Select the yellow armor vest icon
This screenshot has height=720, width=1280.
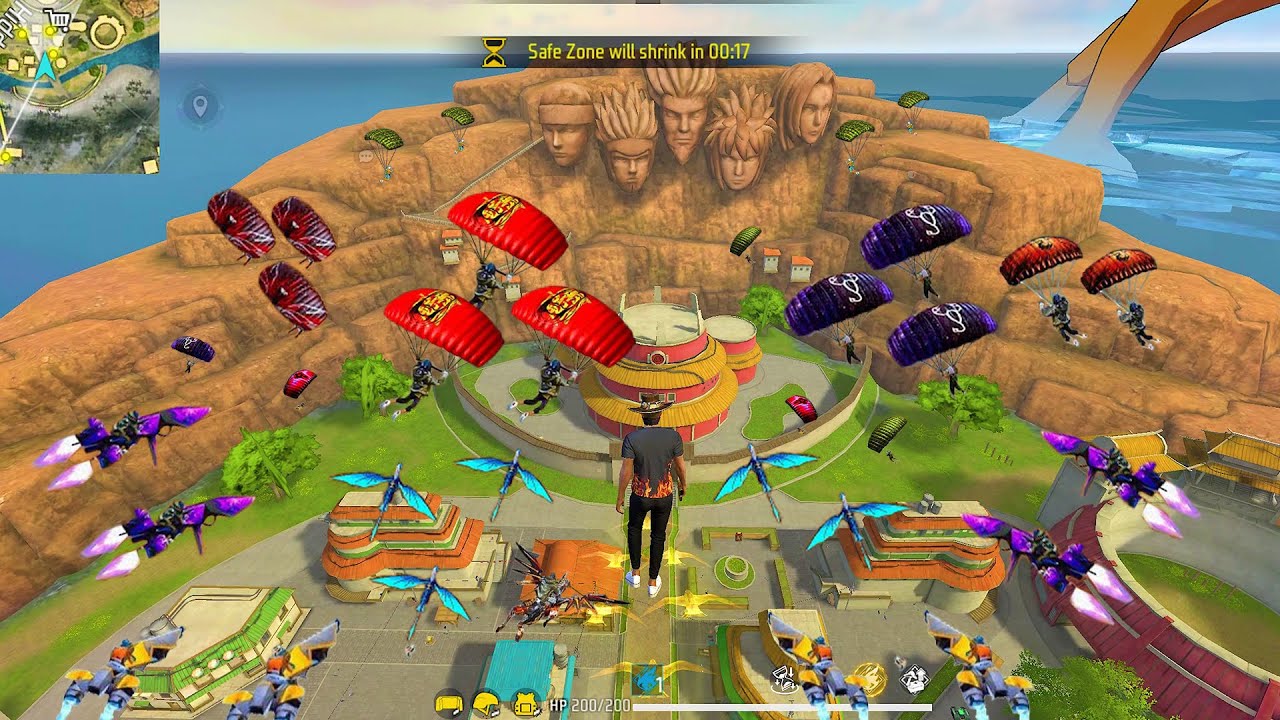pyautogui.click(x=526, y=704)
